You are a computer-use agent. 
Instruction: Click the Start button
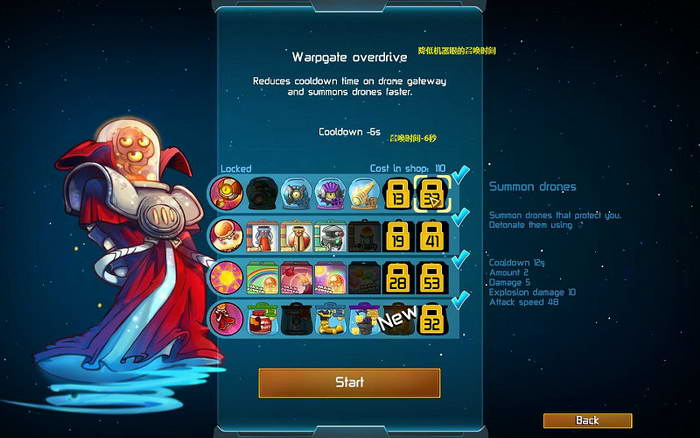coord(349,382)
